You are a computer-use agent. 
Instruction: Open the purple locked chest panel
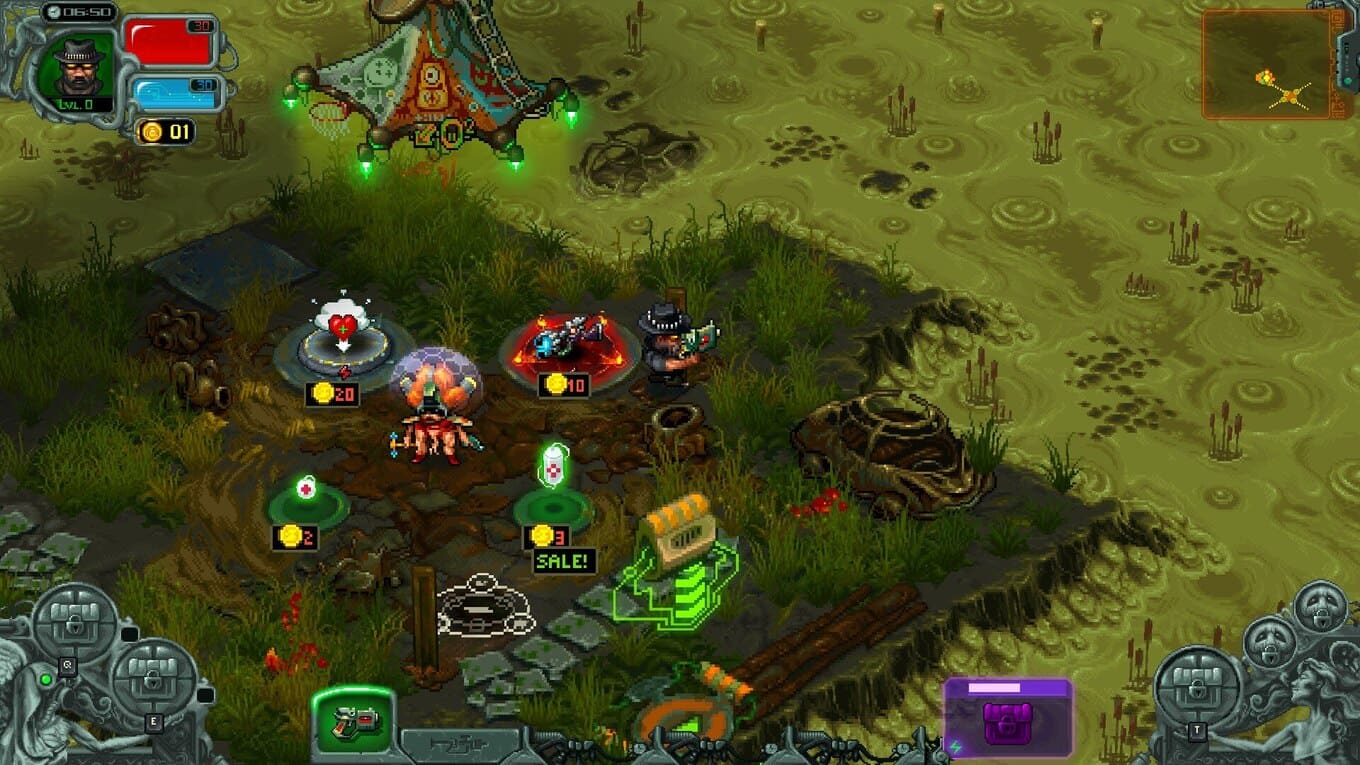1007,716
